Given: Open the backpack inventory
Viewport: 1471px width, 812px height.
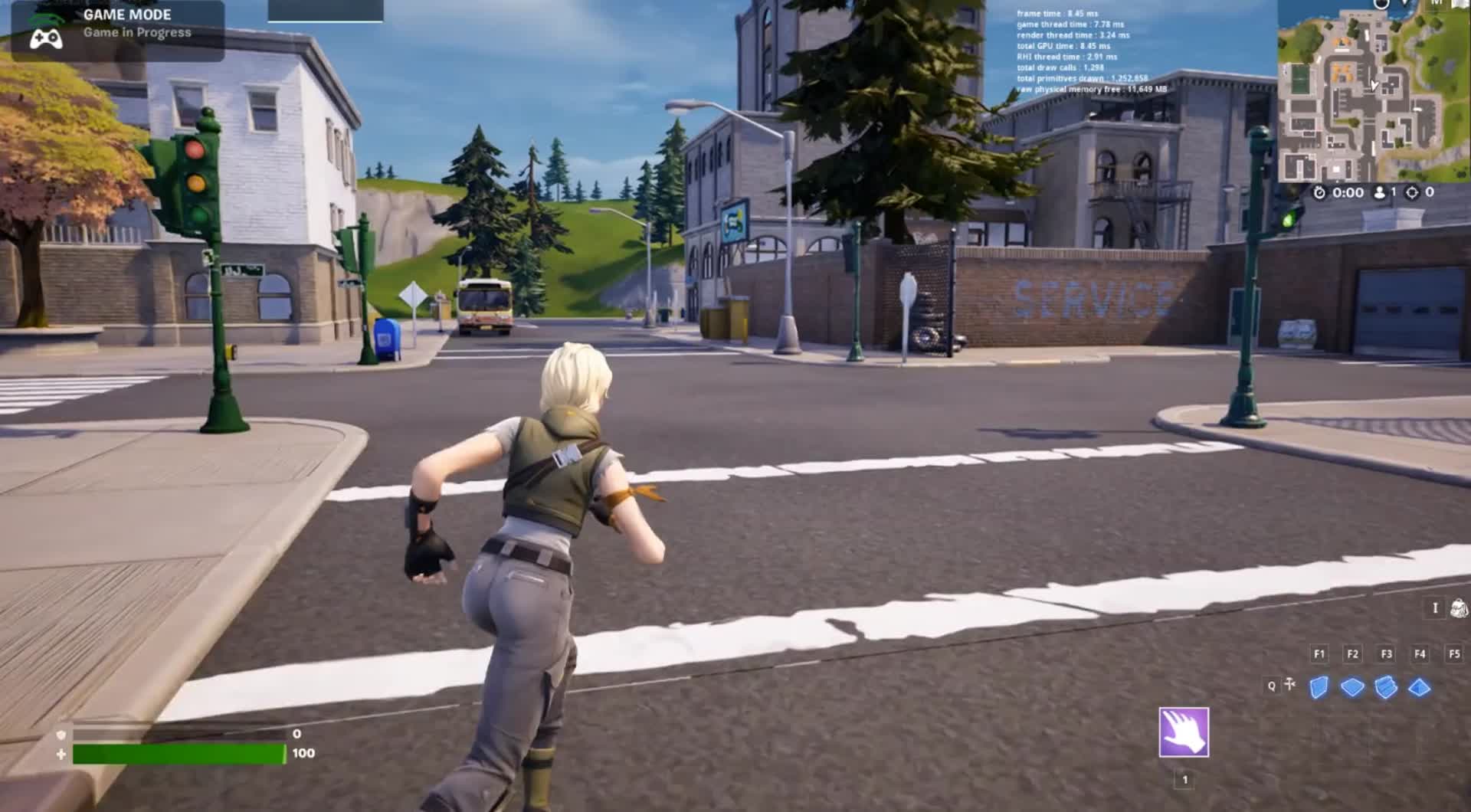Looking at the screenshot, I should tap(1459, 608).
